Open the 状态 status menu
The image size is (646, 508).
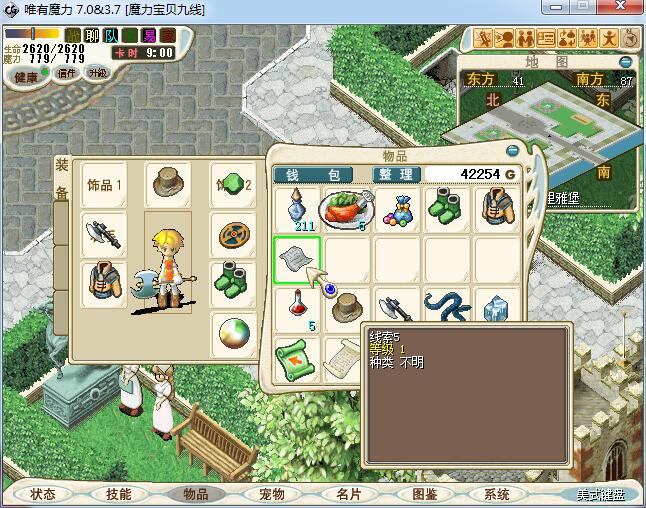[43, 494]
